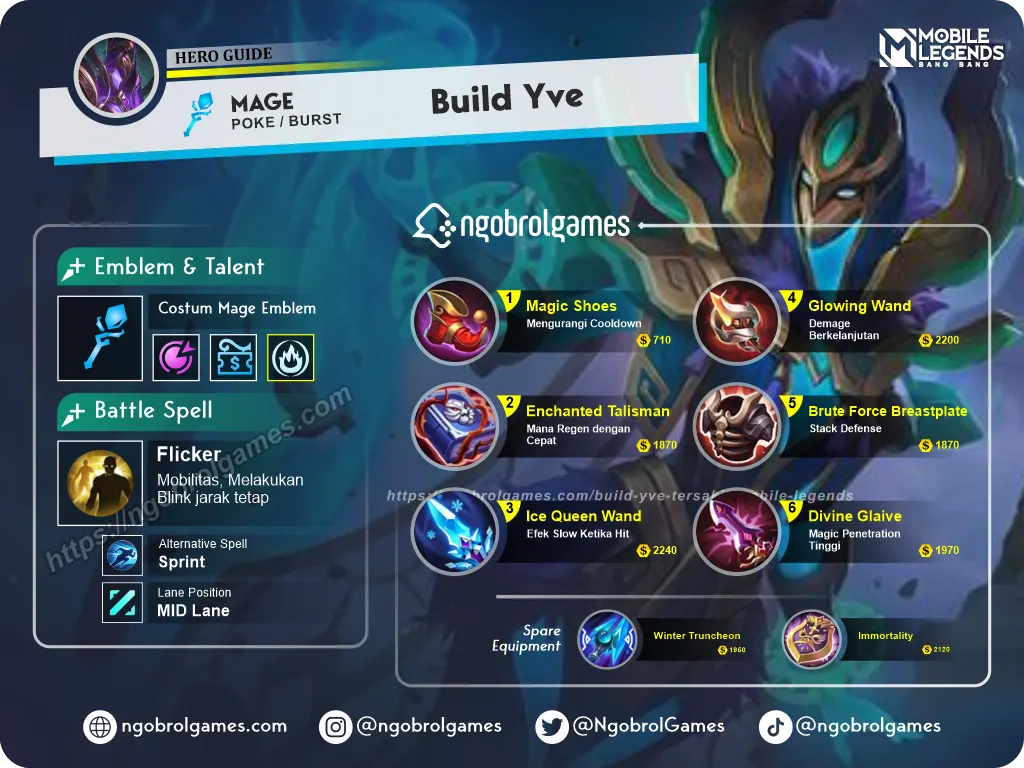Open the Custom Mage Emblem icon
Viewport: 1024px width, 768px height.
click(x=100, y=338)
